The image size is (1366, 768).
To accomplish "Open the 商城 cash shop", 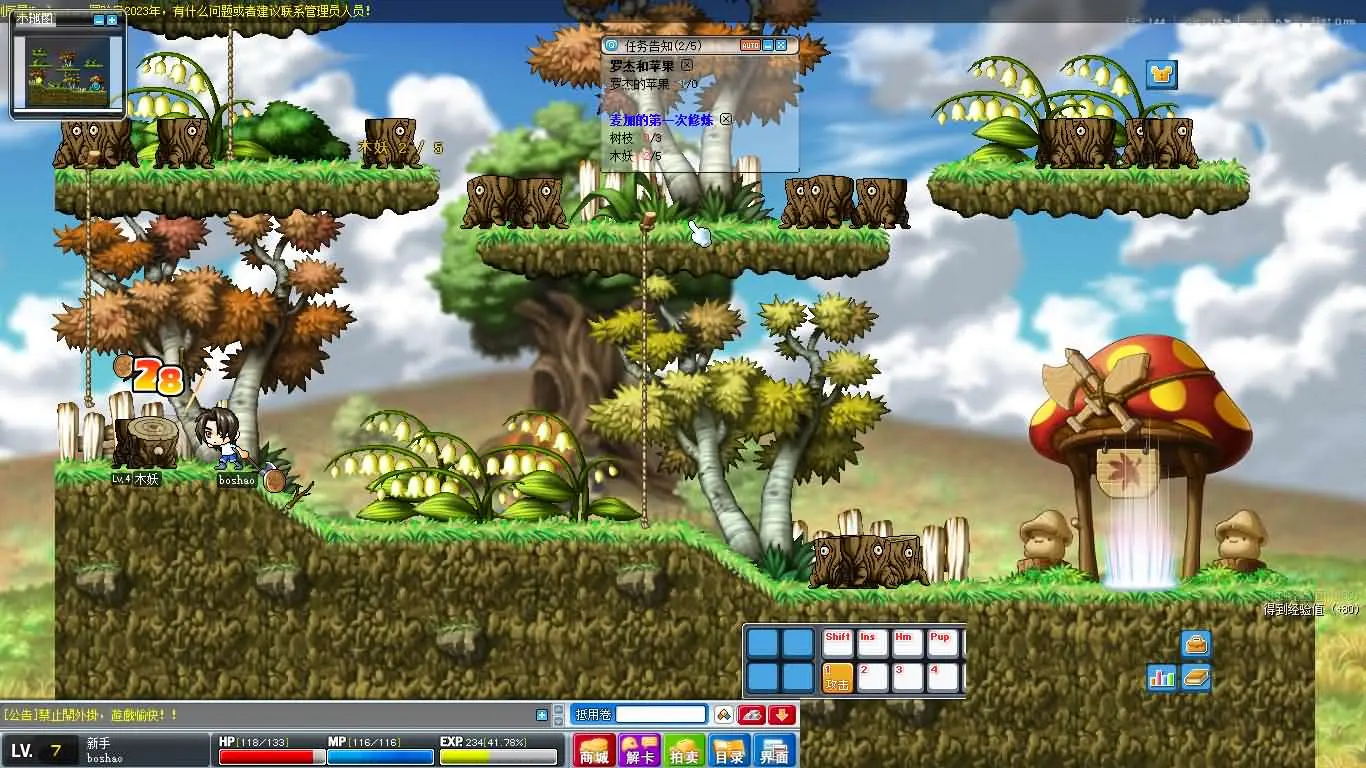I will [595, 750].
